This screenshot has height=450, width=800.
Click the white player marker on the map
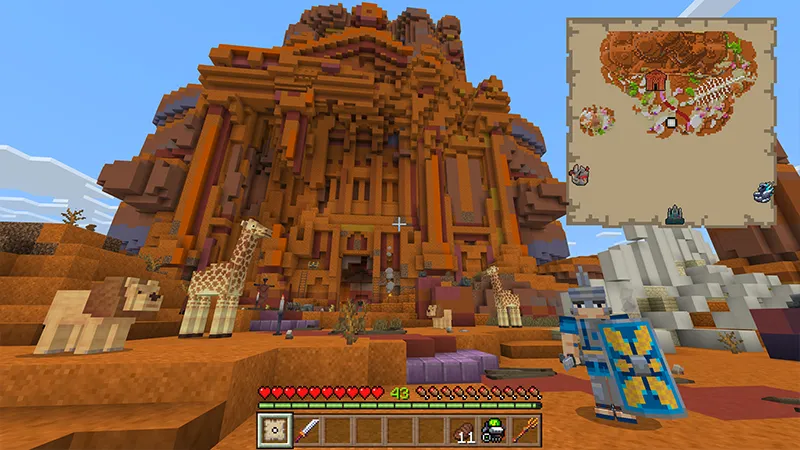(672, 123)
